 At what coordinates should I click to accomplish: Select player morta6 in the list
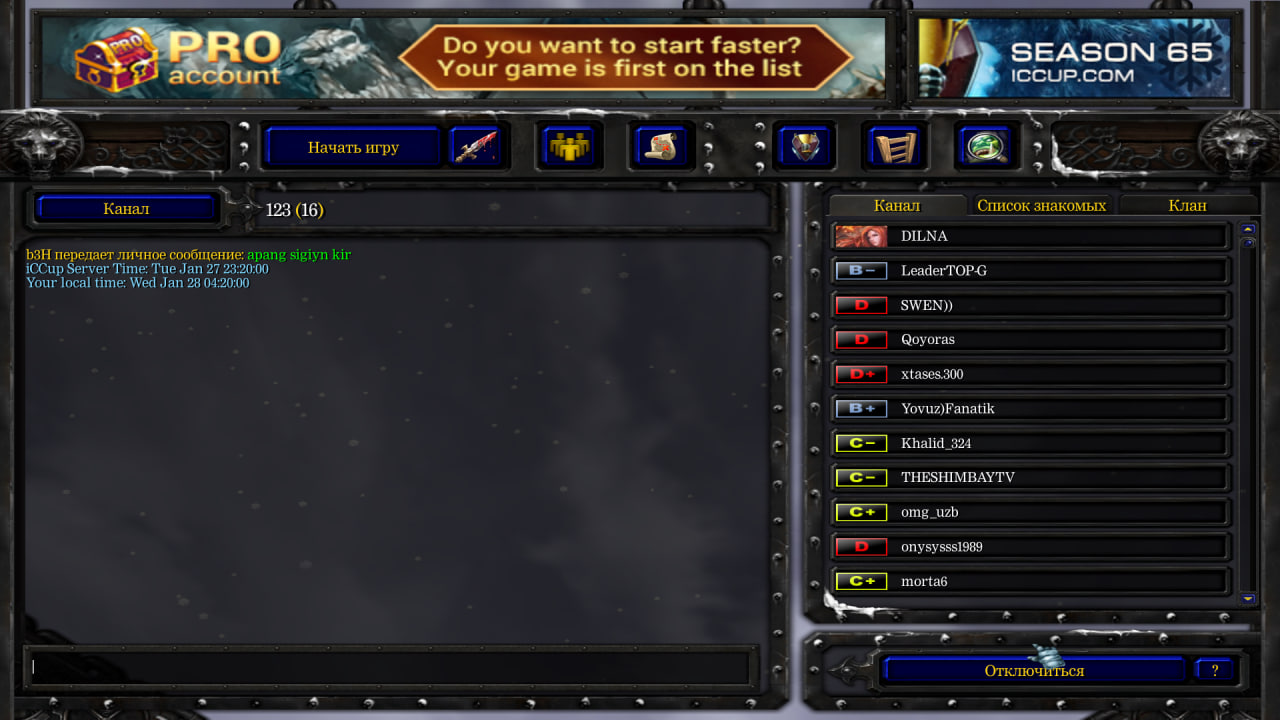tap(1030, 582)
